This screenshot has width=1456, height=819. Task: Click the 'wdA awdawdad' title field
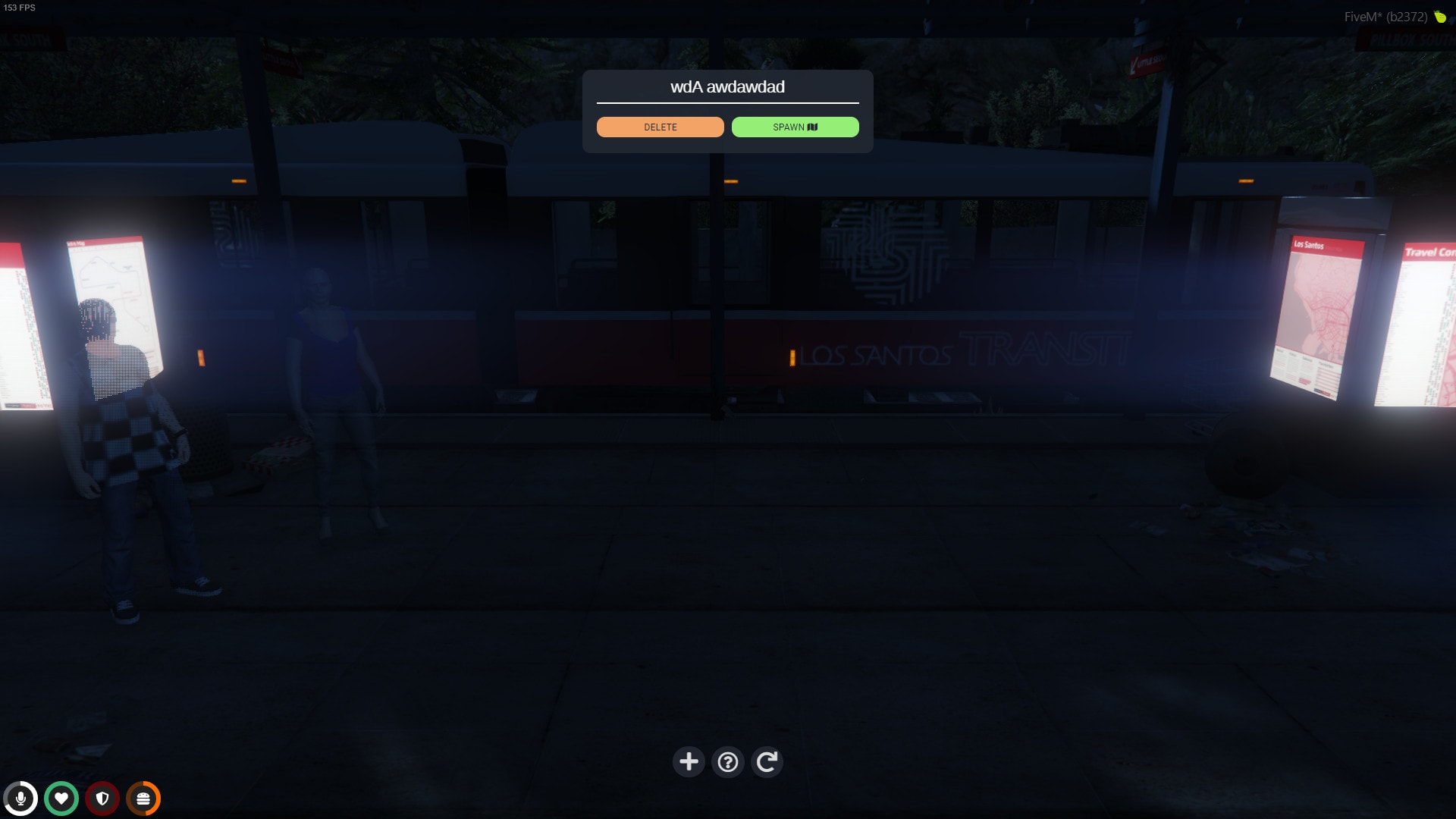[x=727, y=86]
